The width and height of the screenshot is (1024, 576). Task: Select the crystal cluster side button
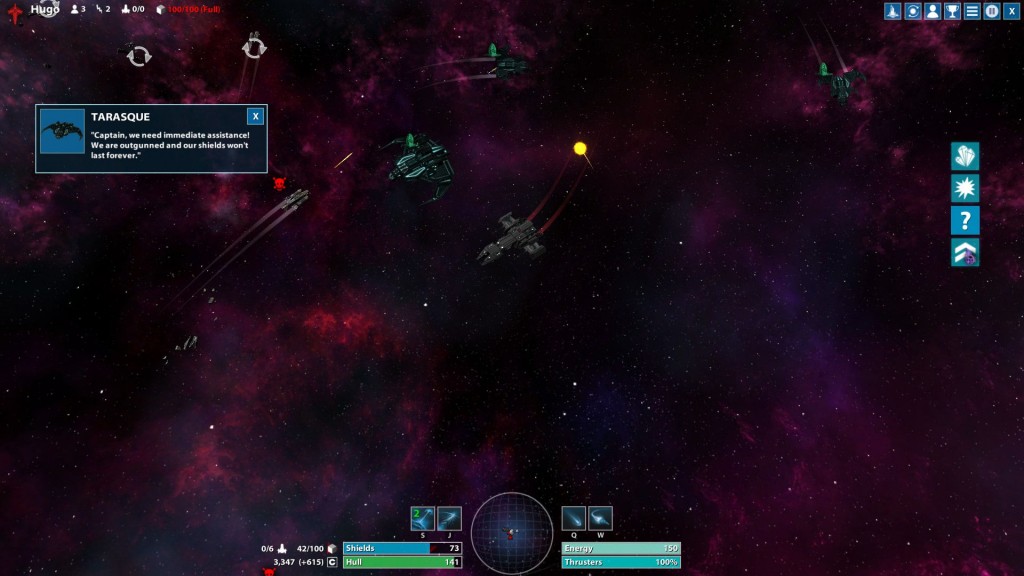(965, 156)
